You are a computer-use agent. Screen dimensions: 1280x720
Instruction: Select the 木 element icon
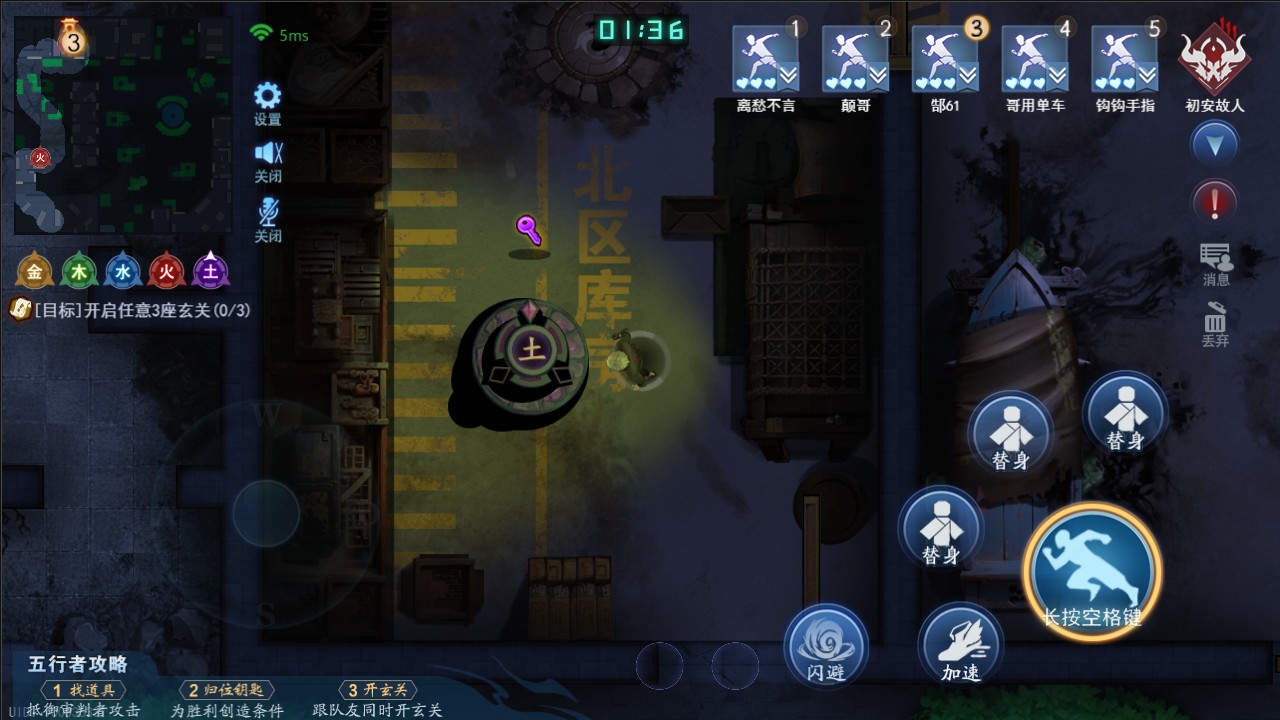coord(79,271)
